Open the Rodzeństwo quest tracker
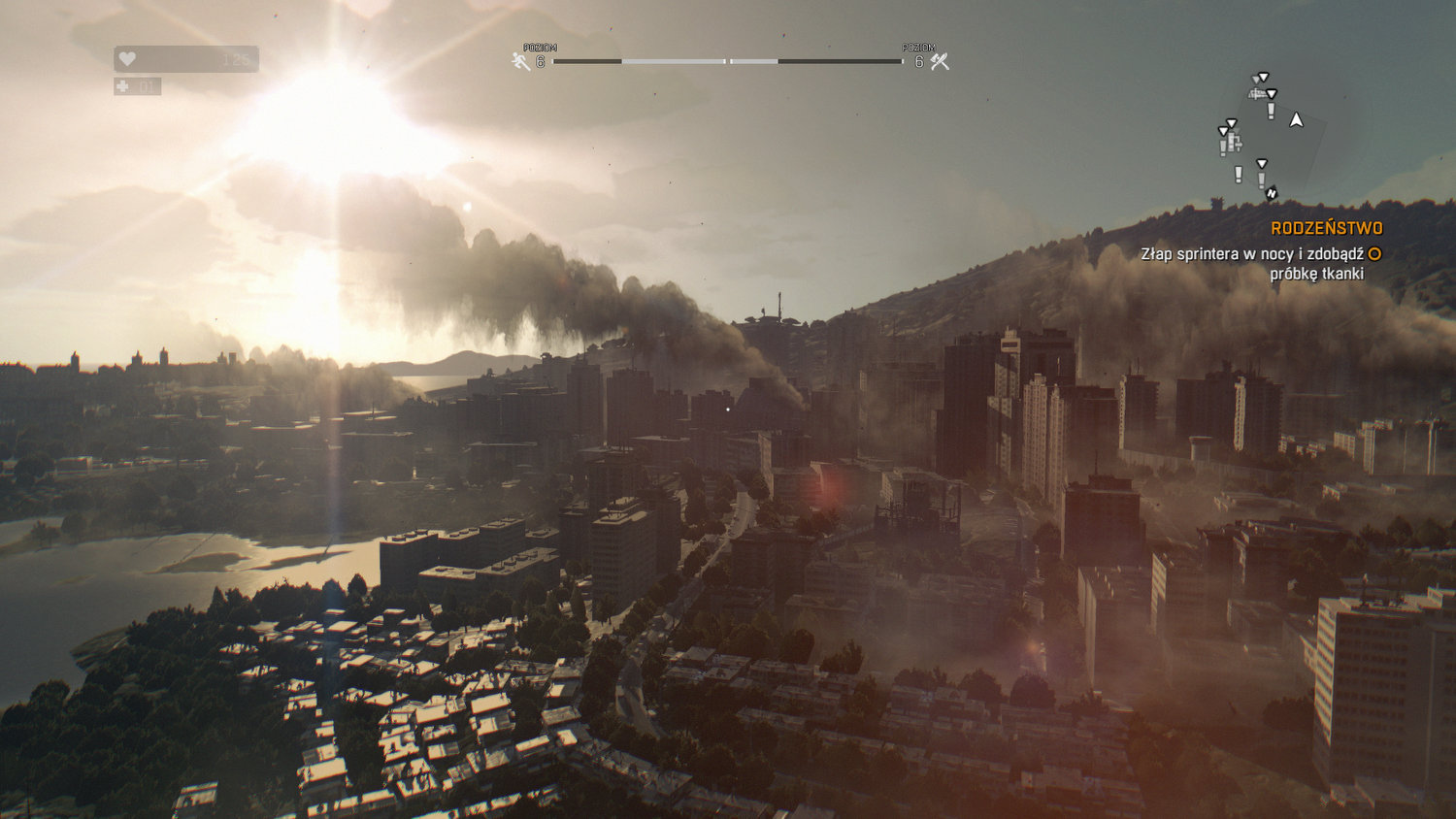 [1326, 228]
